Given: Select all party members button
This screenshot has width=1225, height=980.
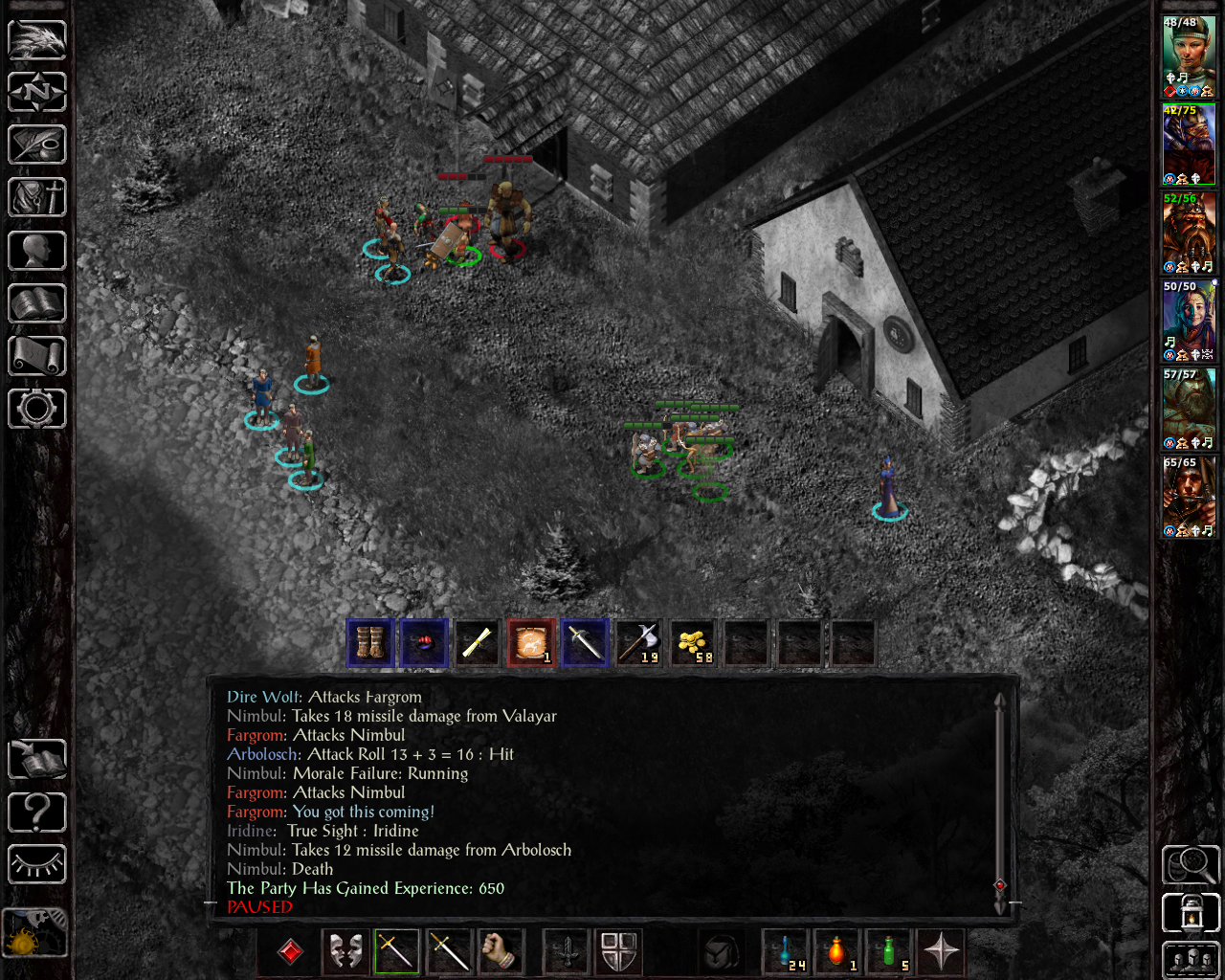Looking at the screenshot, I should [1190, 961].
